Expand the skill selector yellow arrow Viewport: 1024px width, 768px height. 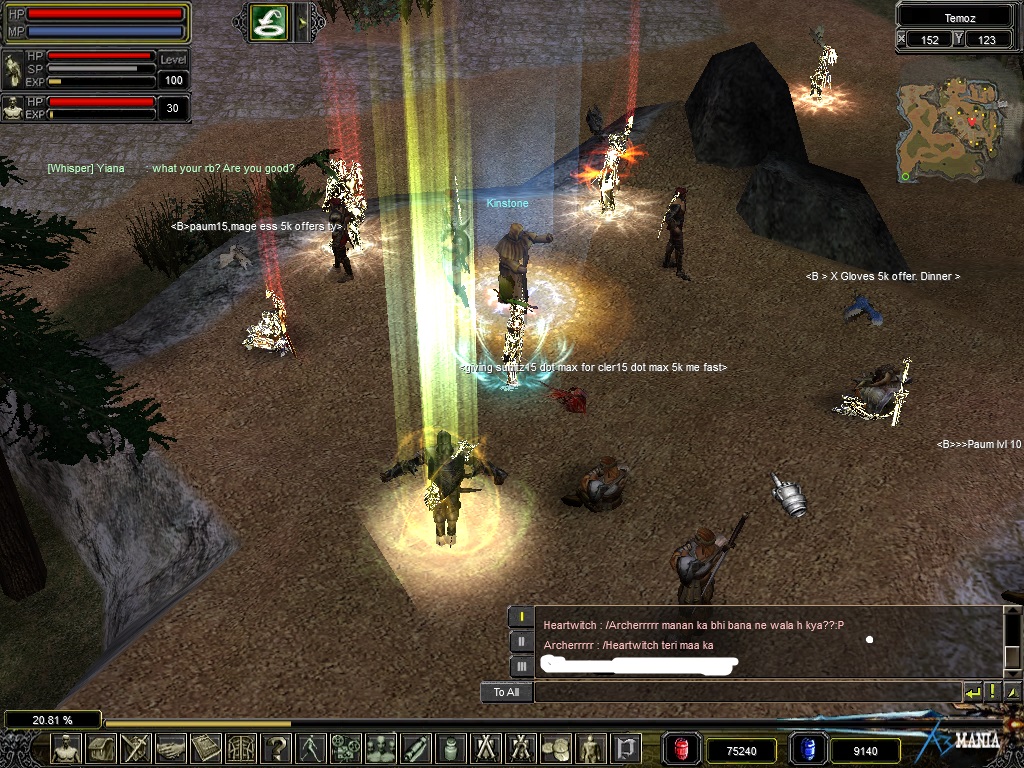pos(300,22)
